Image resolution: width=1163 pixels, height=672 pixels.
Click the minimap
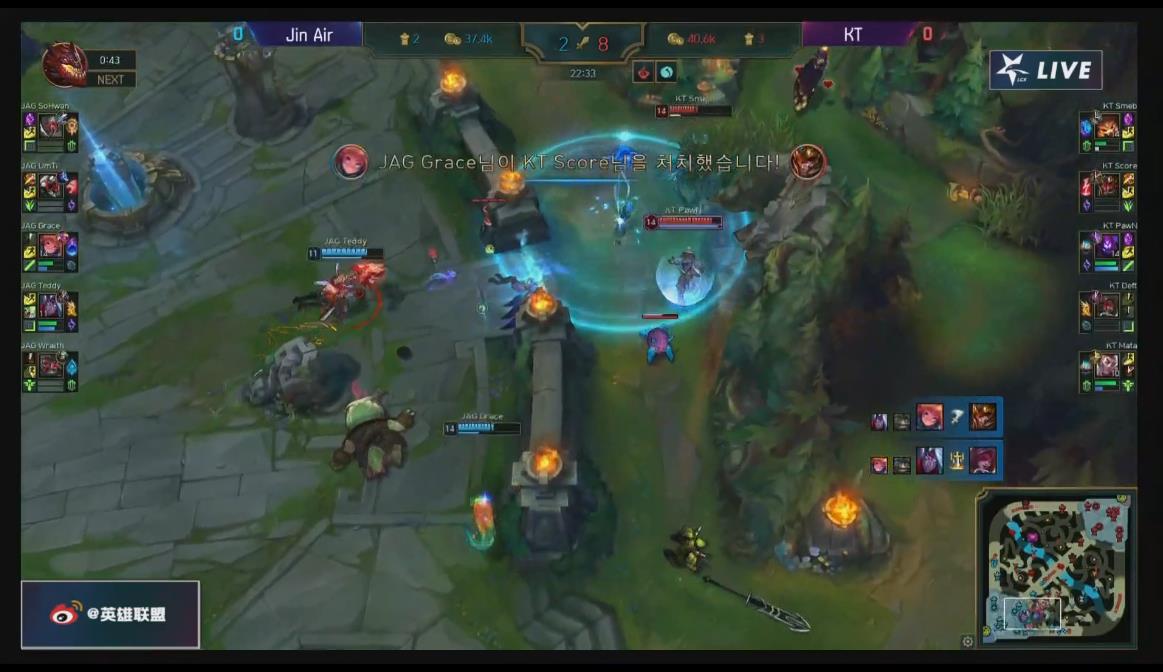[x=1057, y=568]
